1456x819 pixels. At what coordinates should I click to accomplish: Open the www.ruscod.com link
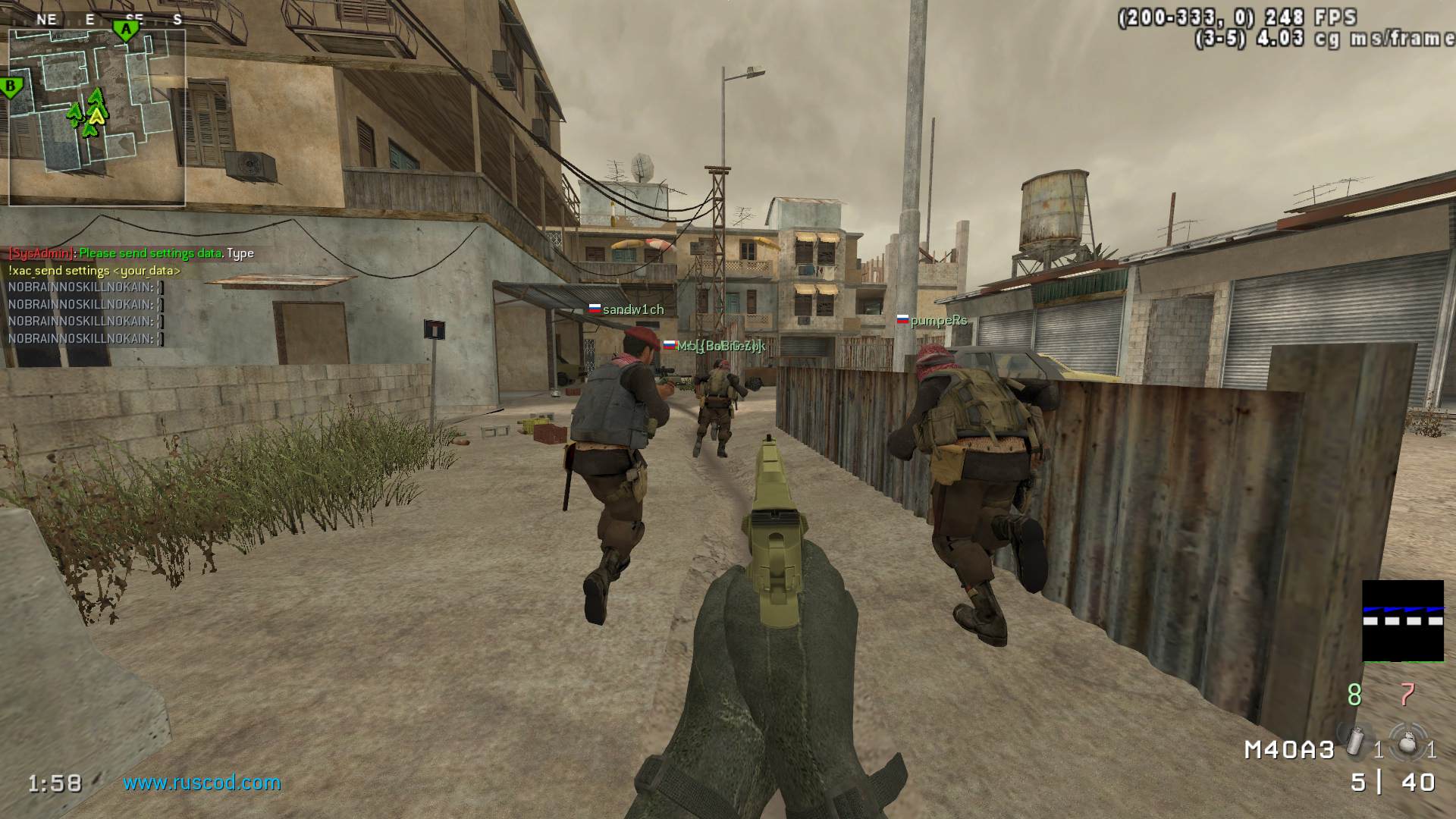point(202,783)
